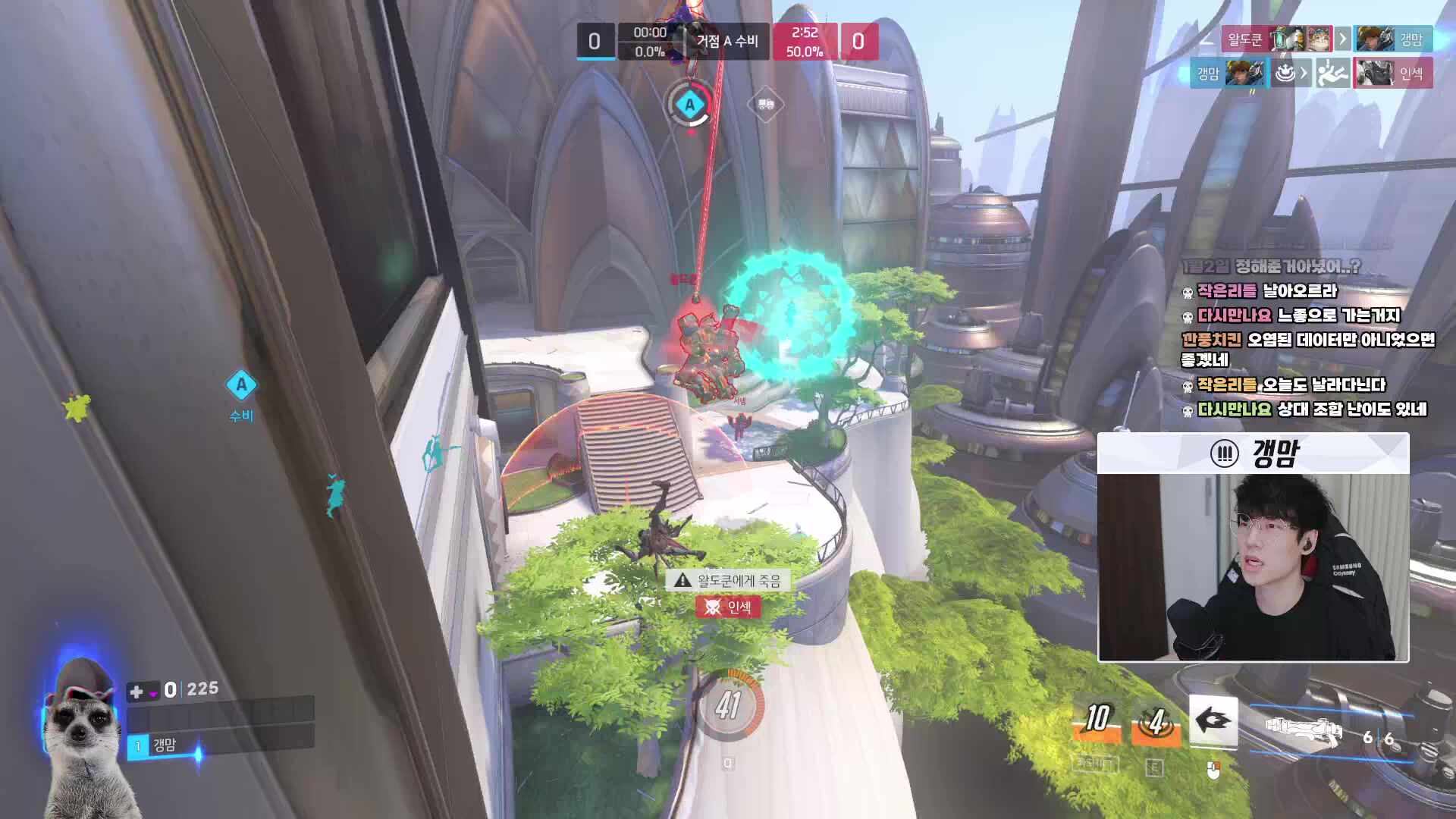Click the ability icon showing a 4 cooldown
Viewport: 1456px width, 819px height.
pos(1156,723)
